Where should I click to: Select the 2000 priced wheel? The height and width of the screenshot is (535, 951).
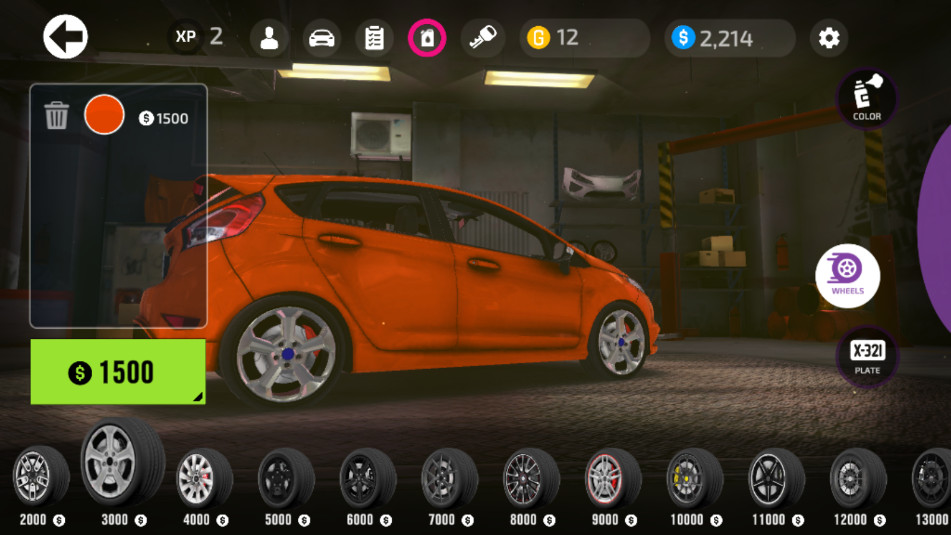40,477
